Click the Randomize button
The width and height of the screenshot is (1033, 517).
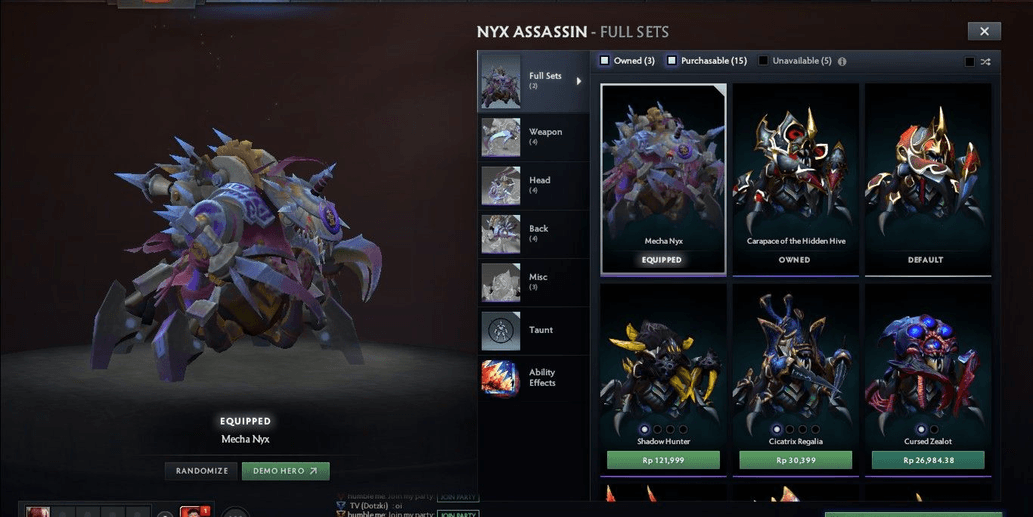coord(202,471)
